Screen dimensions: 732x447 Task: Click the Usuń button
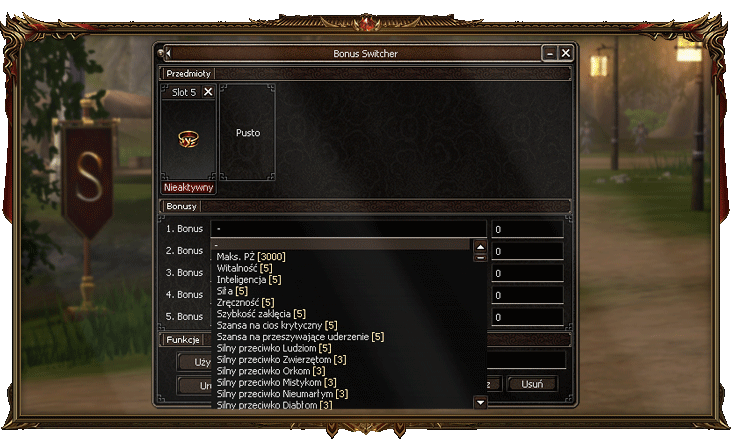[532, 384]
